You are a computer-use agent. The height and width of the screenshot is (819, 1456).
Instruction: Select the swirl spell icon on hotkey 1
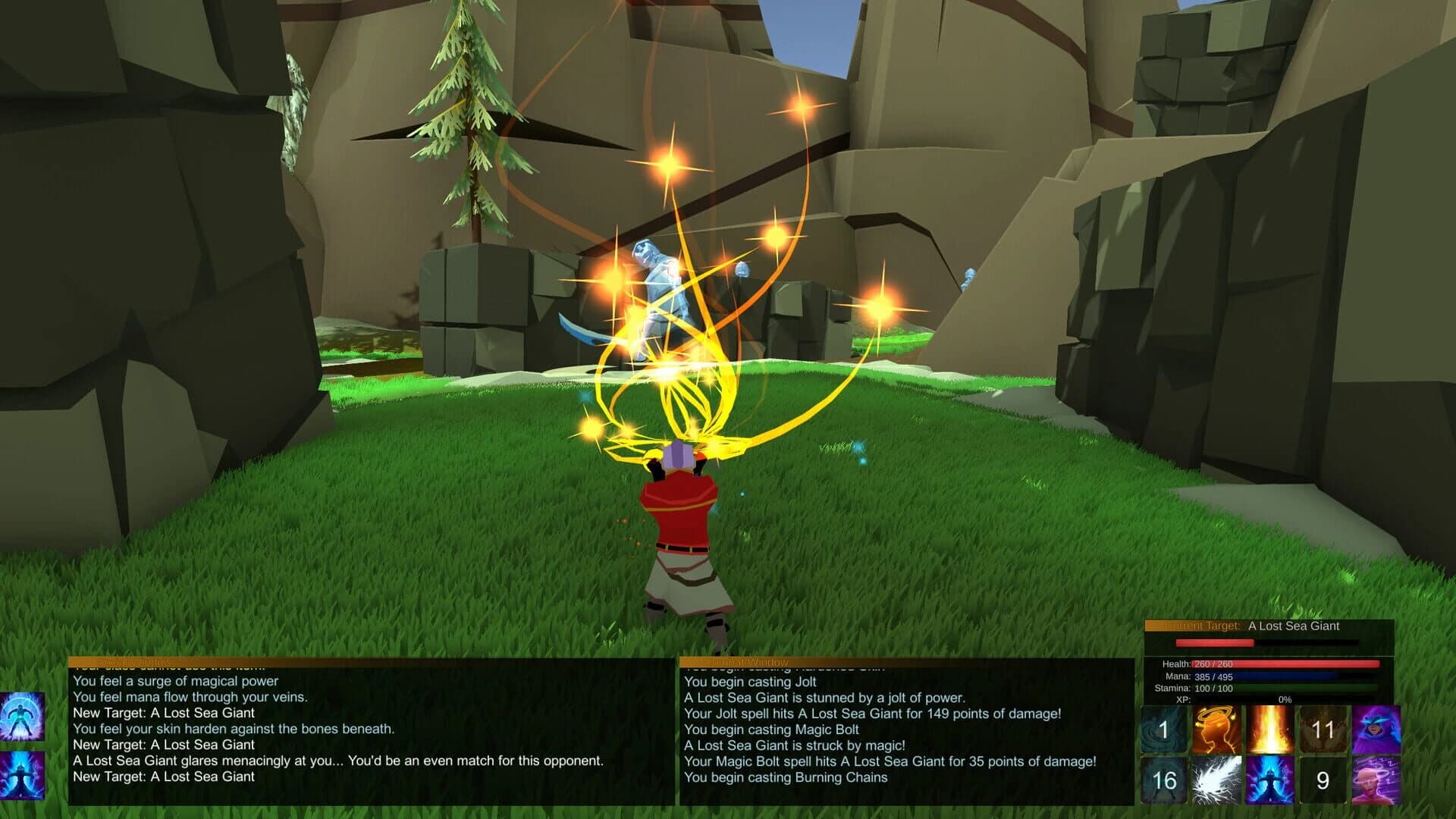(x=1163, y=730)
